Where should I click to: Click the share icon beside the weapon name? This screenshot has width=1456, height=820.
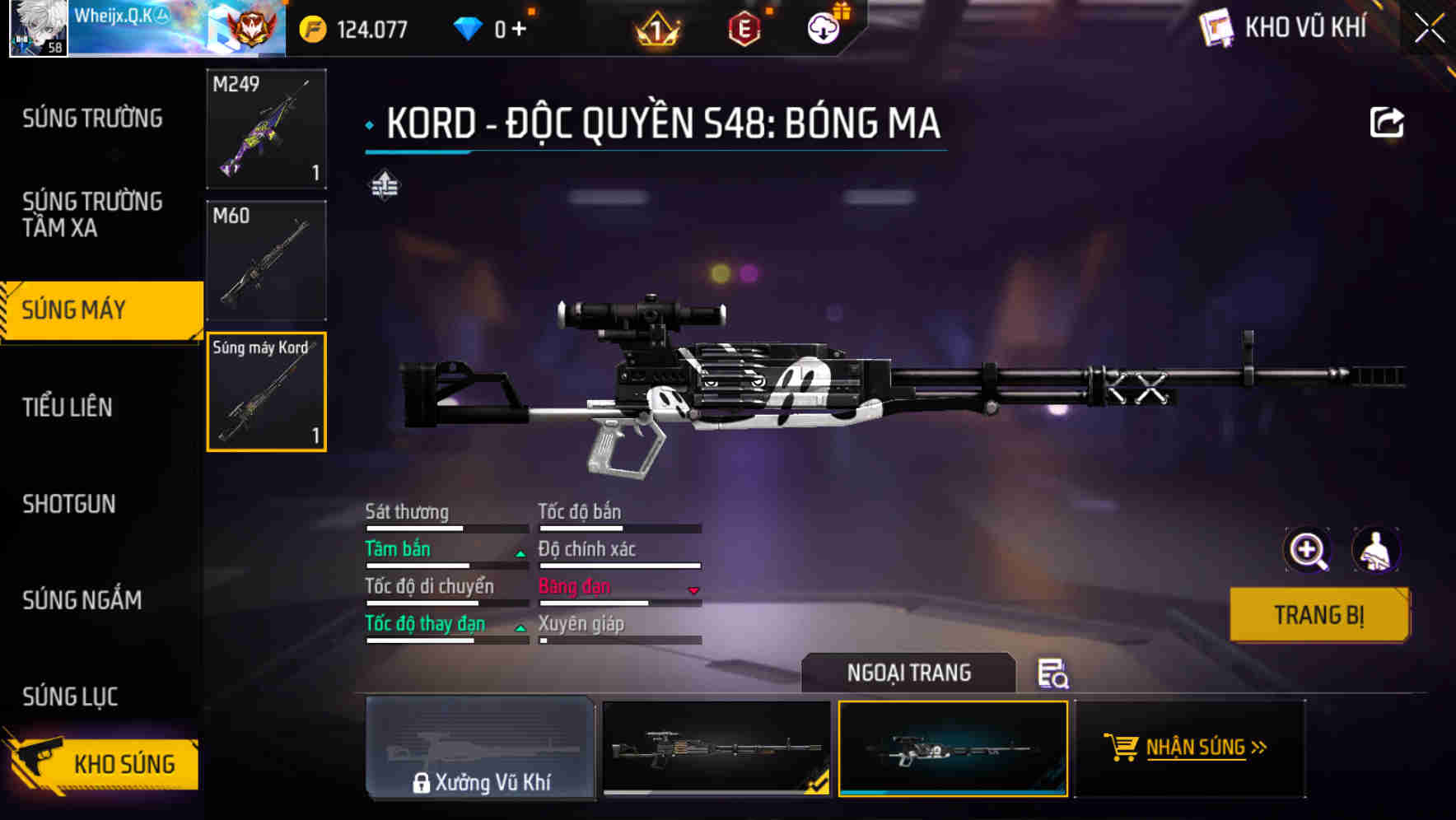[x=1388, y=121]
